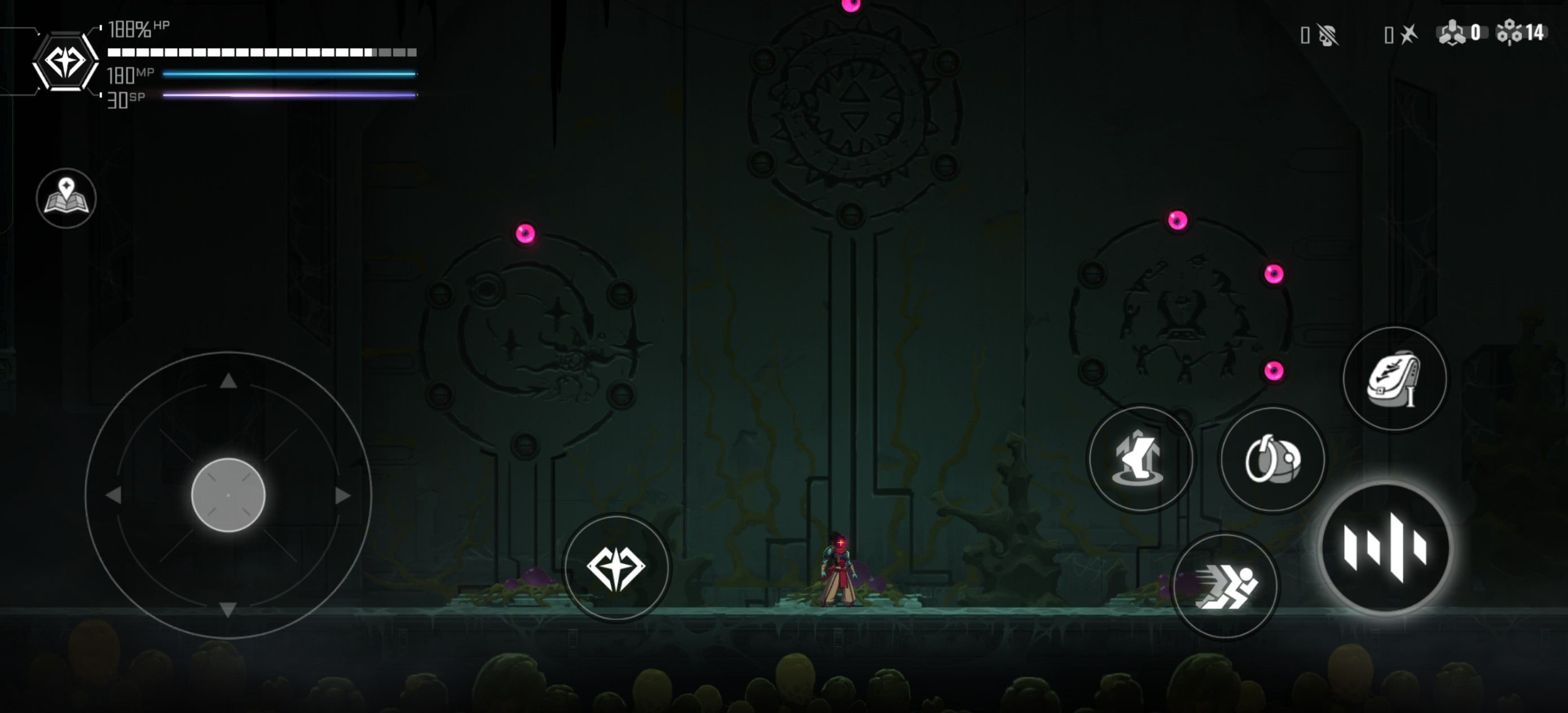Tap the hexagonal character emblem beside the HP bar
The height and width of the screenshot is (713, 1568).
65,61
